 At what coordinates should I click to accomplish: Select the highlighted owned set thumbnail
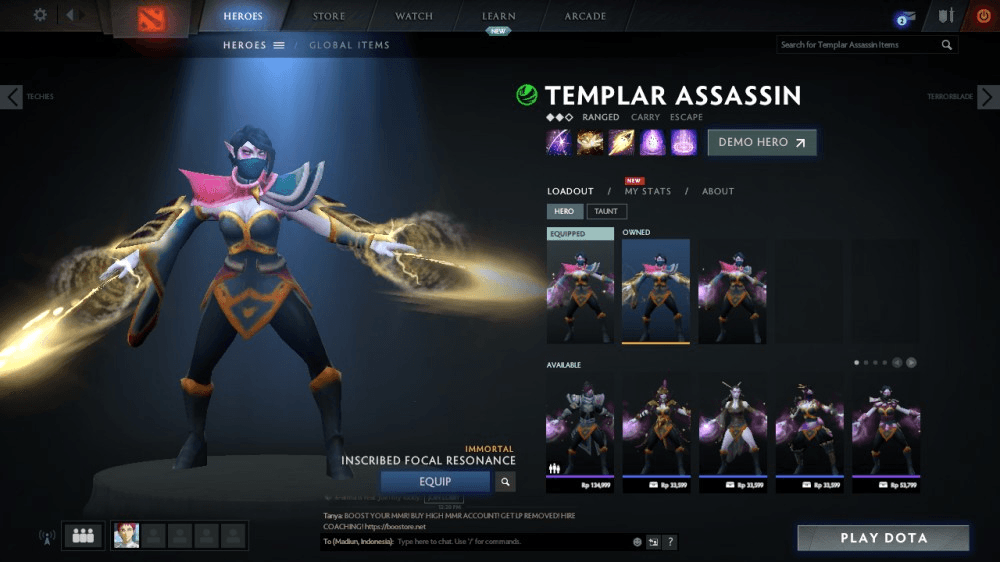(x=656, y=291)
